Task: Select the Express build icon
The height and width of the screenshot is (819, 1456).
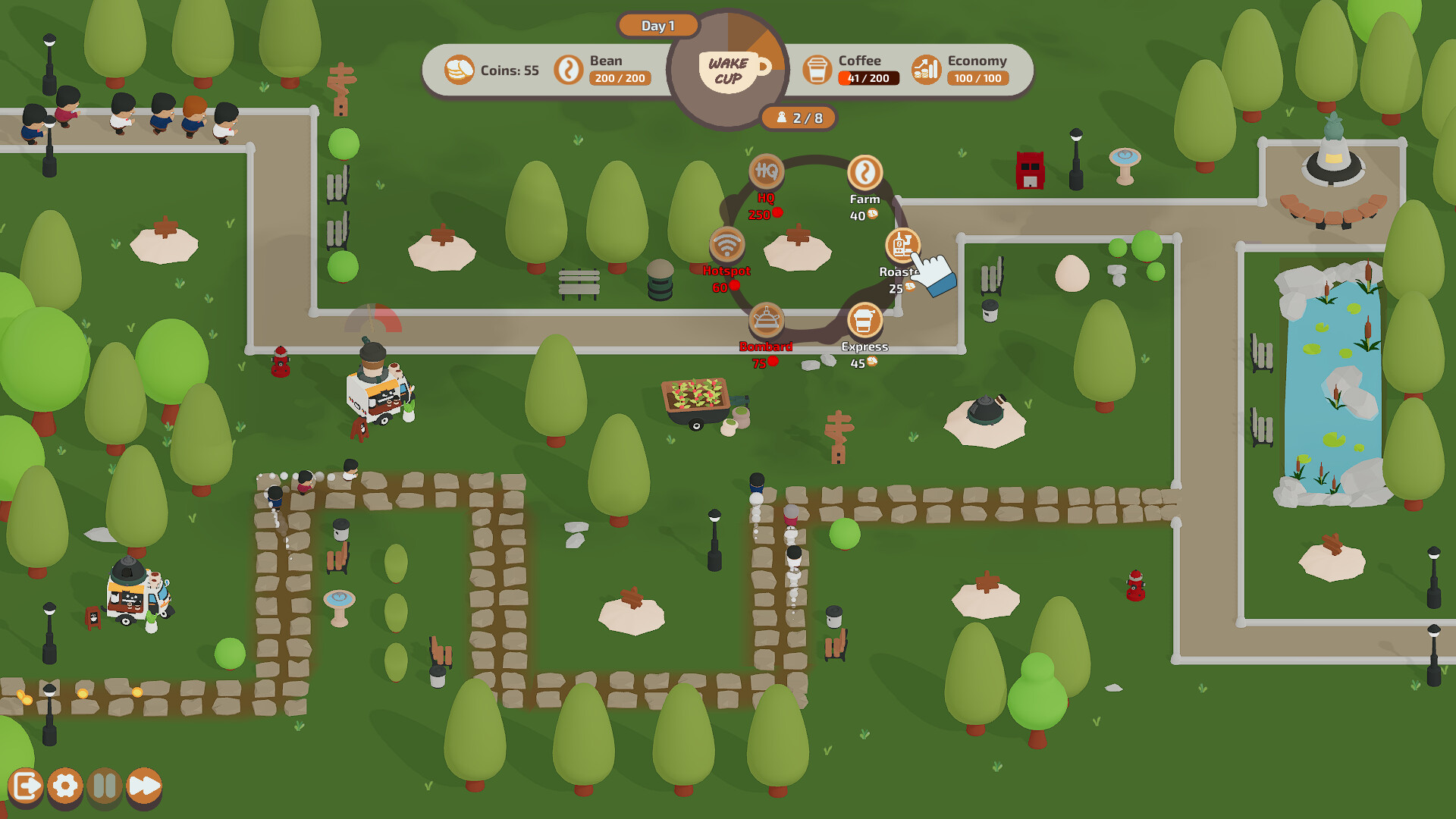Action: [864, 319]
